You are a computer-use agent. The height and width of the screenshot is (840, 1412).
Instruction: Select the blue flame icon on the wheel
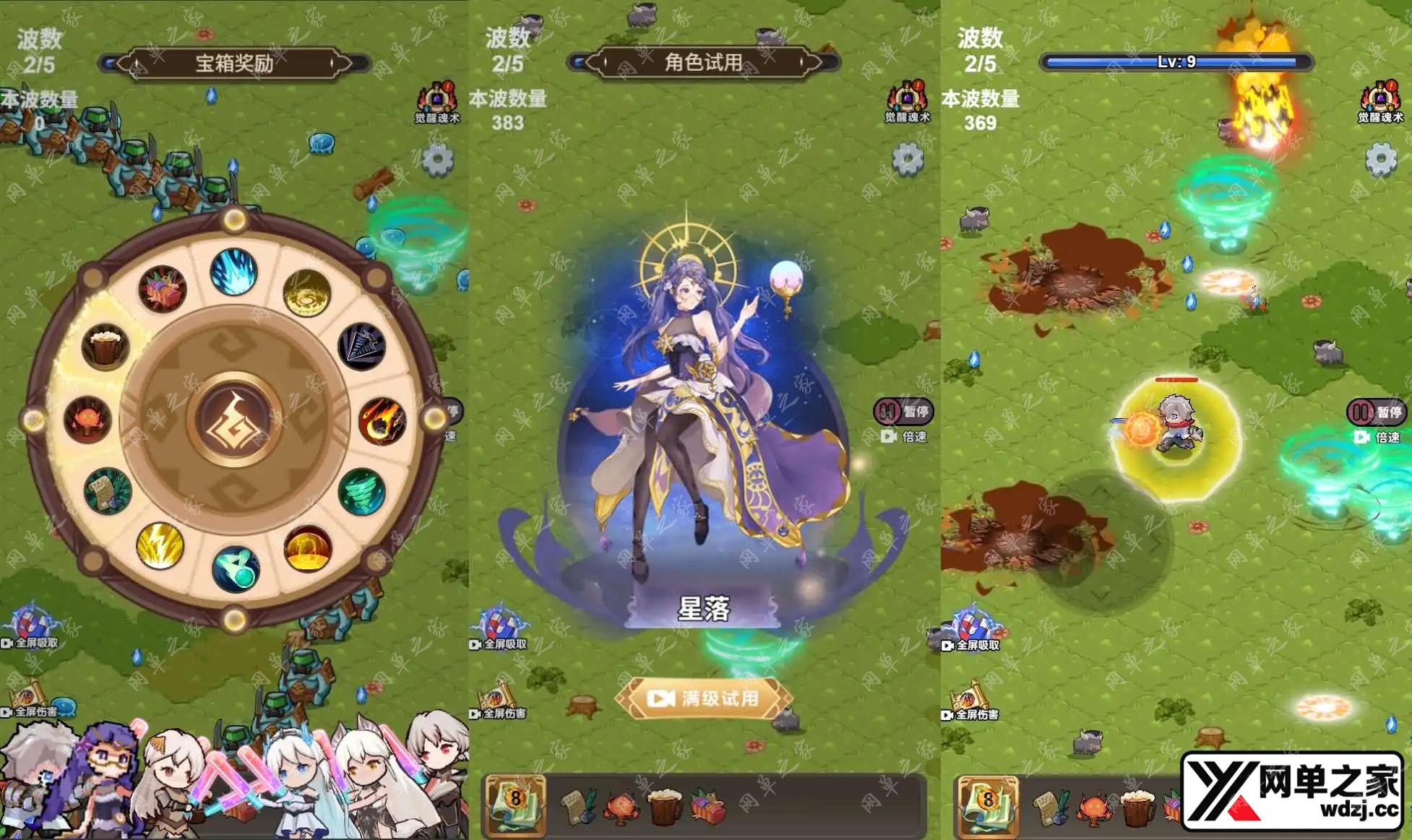[233, 272]
